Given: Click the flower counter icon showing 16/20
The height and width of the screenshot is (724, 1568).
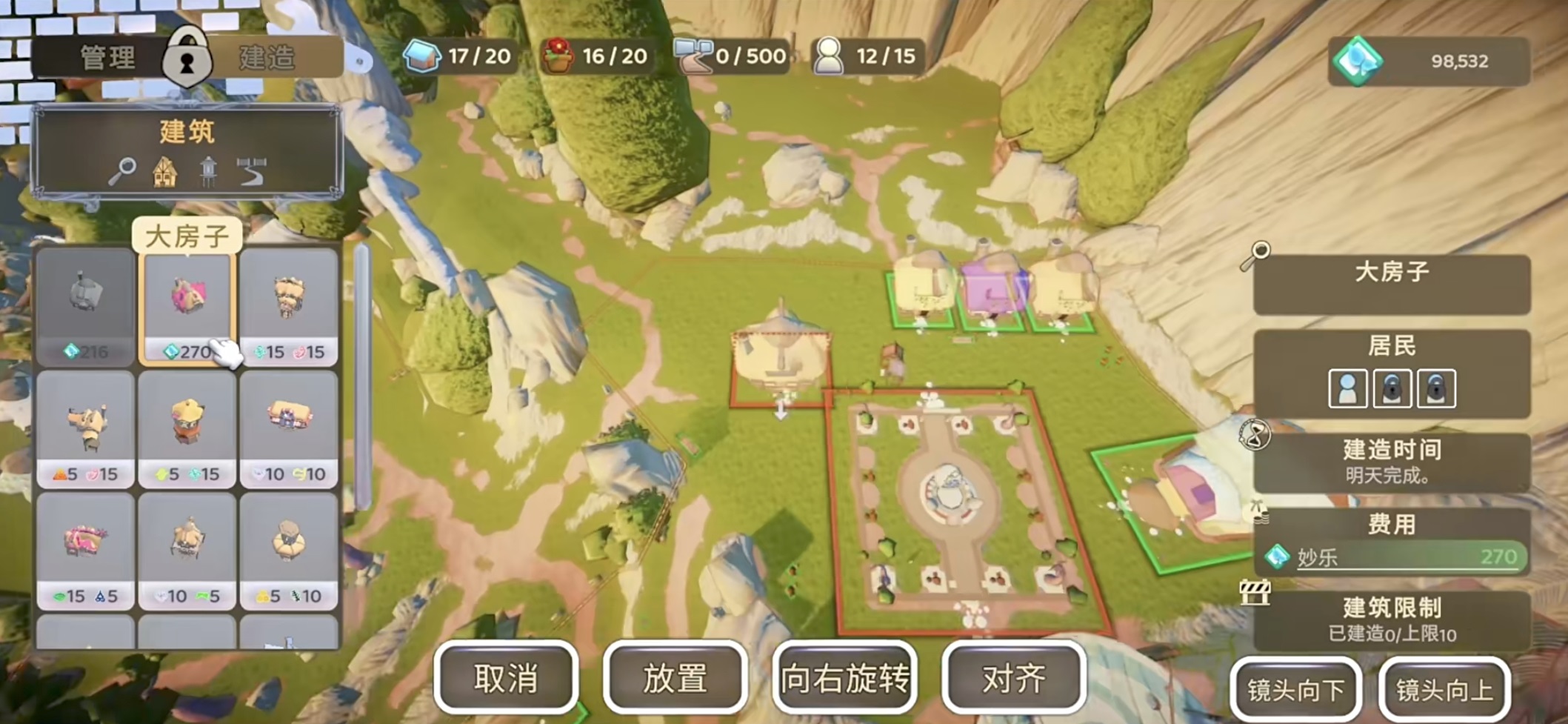Looking at the screenshot, I should [x=561, y=54].
